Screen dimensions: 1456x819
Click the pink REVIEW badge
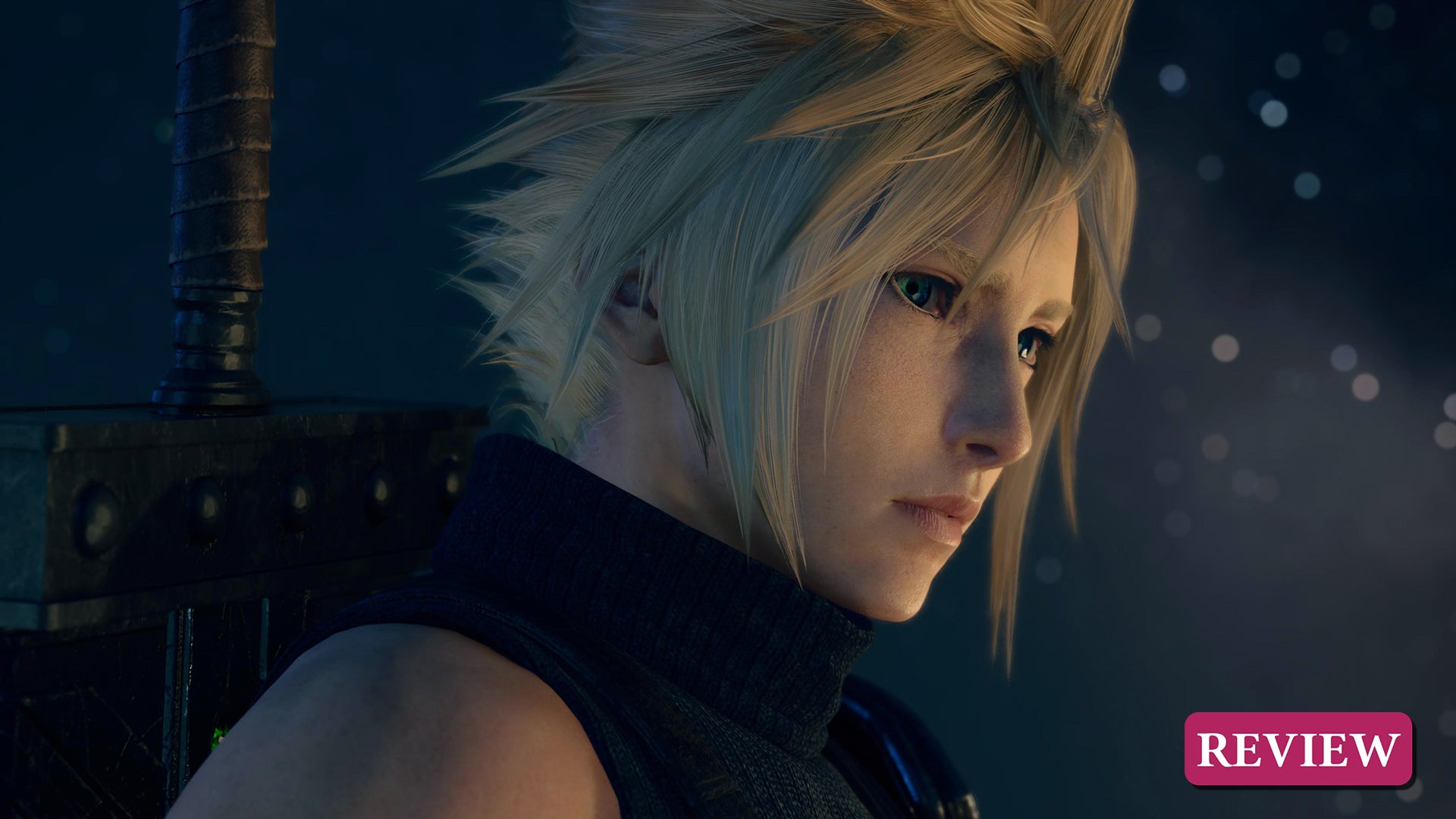click(1298, 748)
